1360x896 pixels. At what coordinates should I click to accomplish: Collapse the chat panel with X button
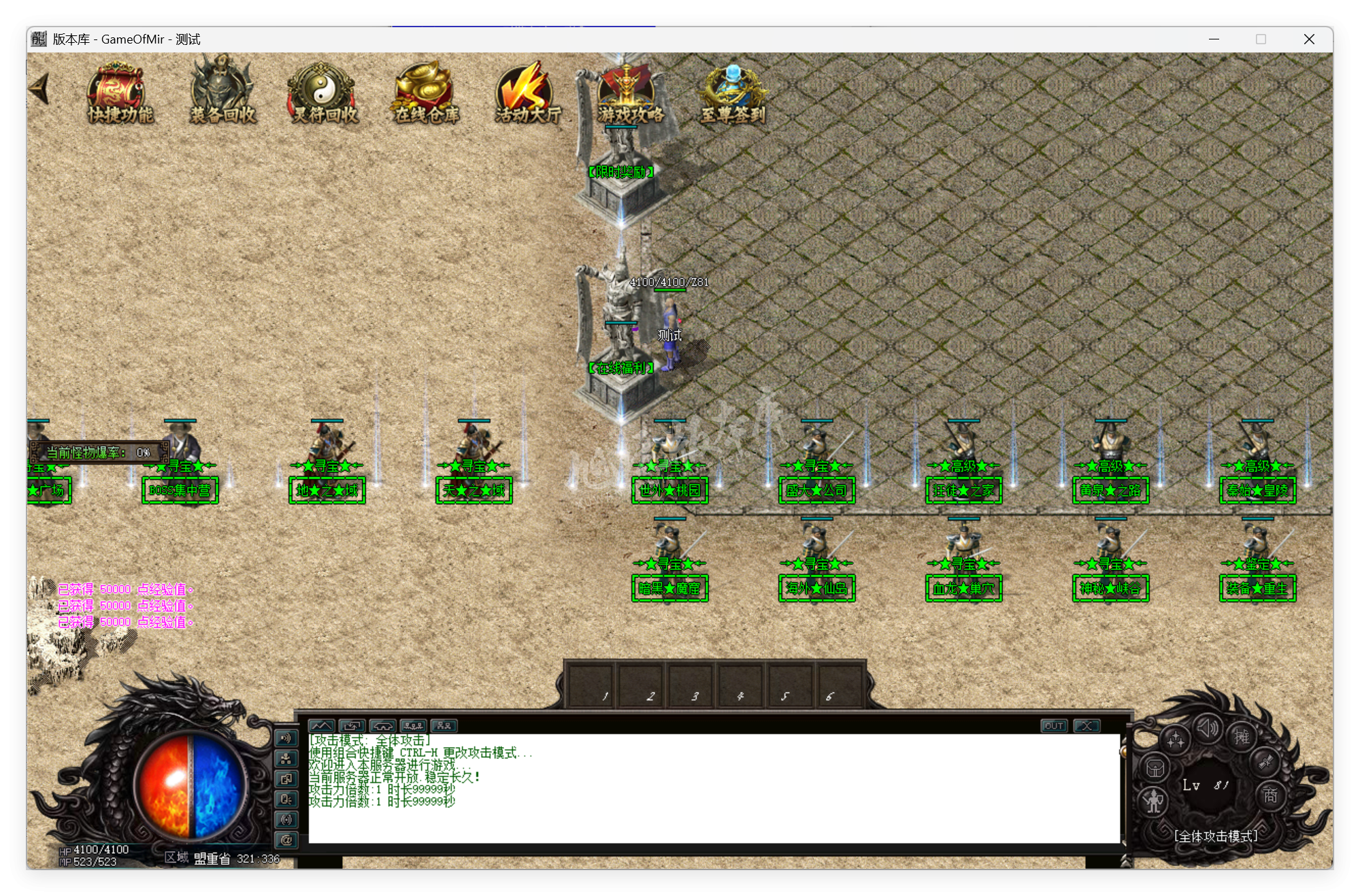[x=1087, y=726]
